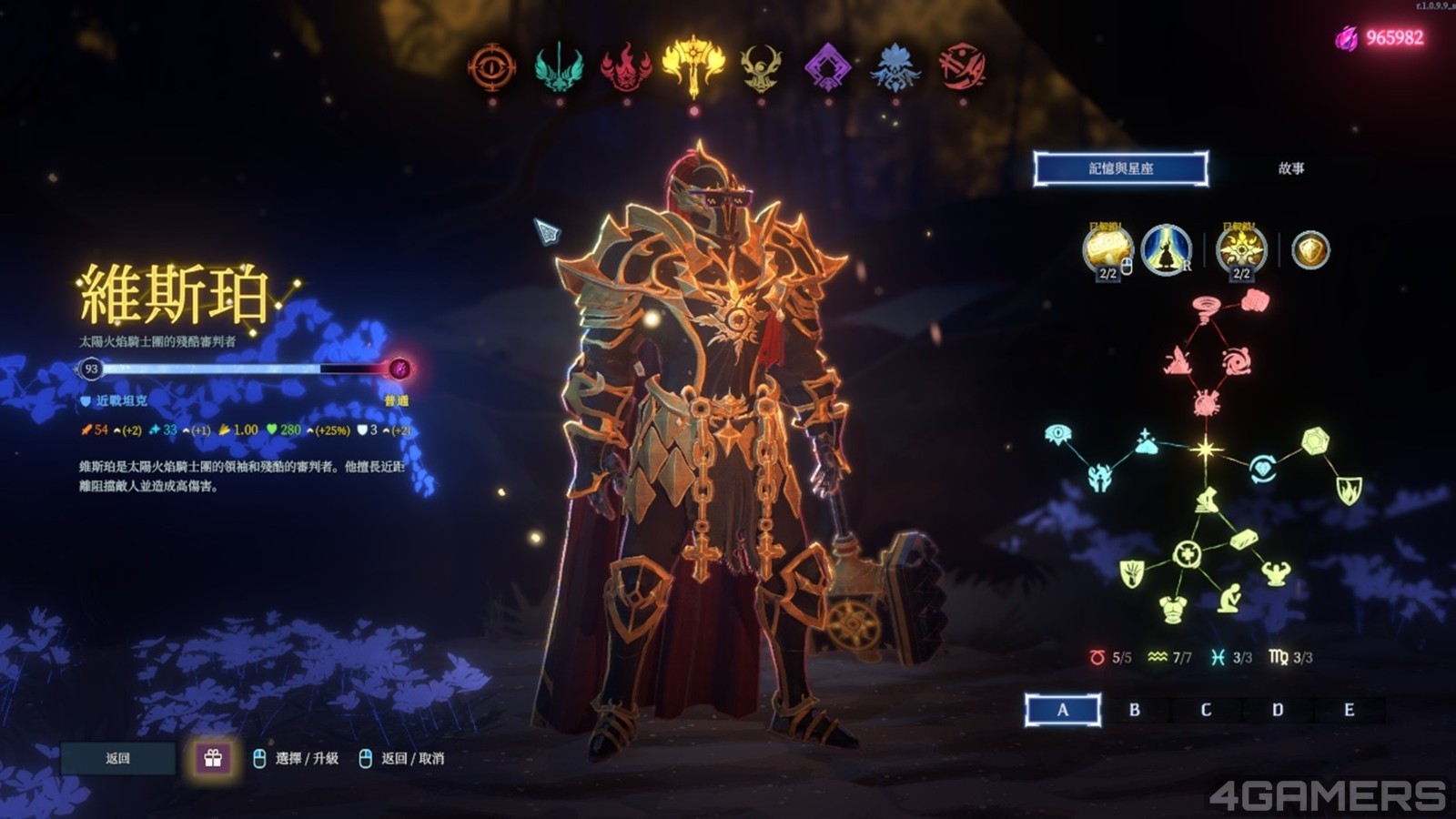Switch to the 故事 tab

coord(1291,168)
